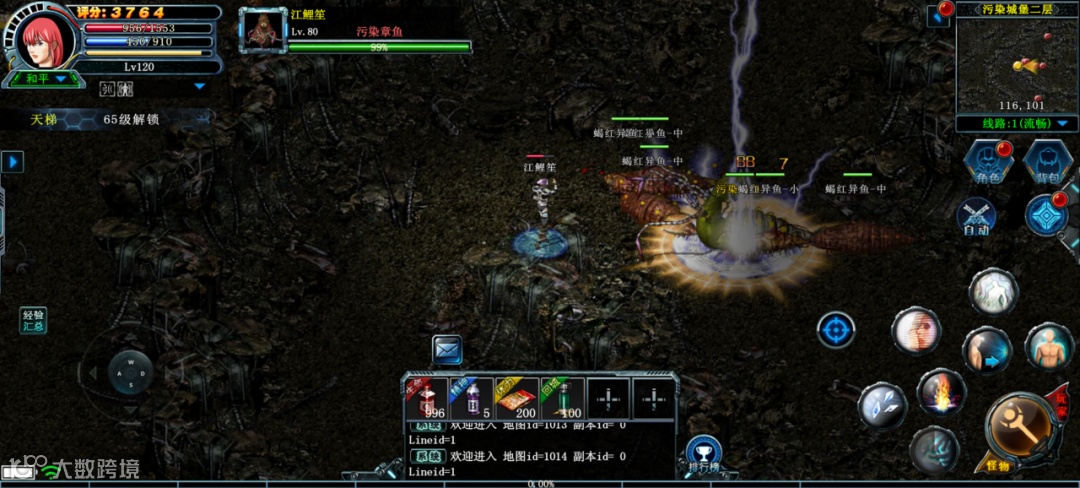Use the purple 精神 potion slot
The width and height of the screenshot is (1080, 488).
pos(477,399)
